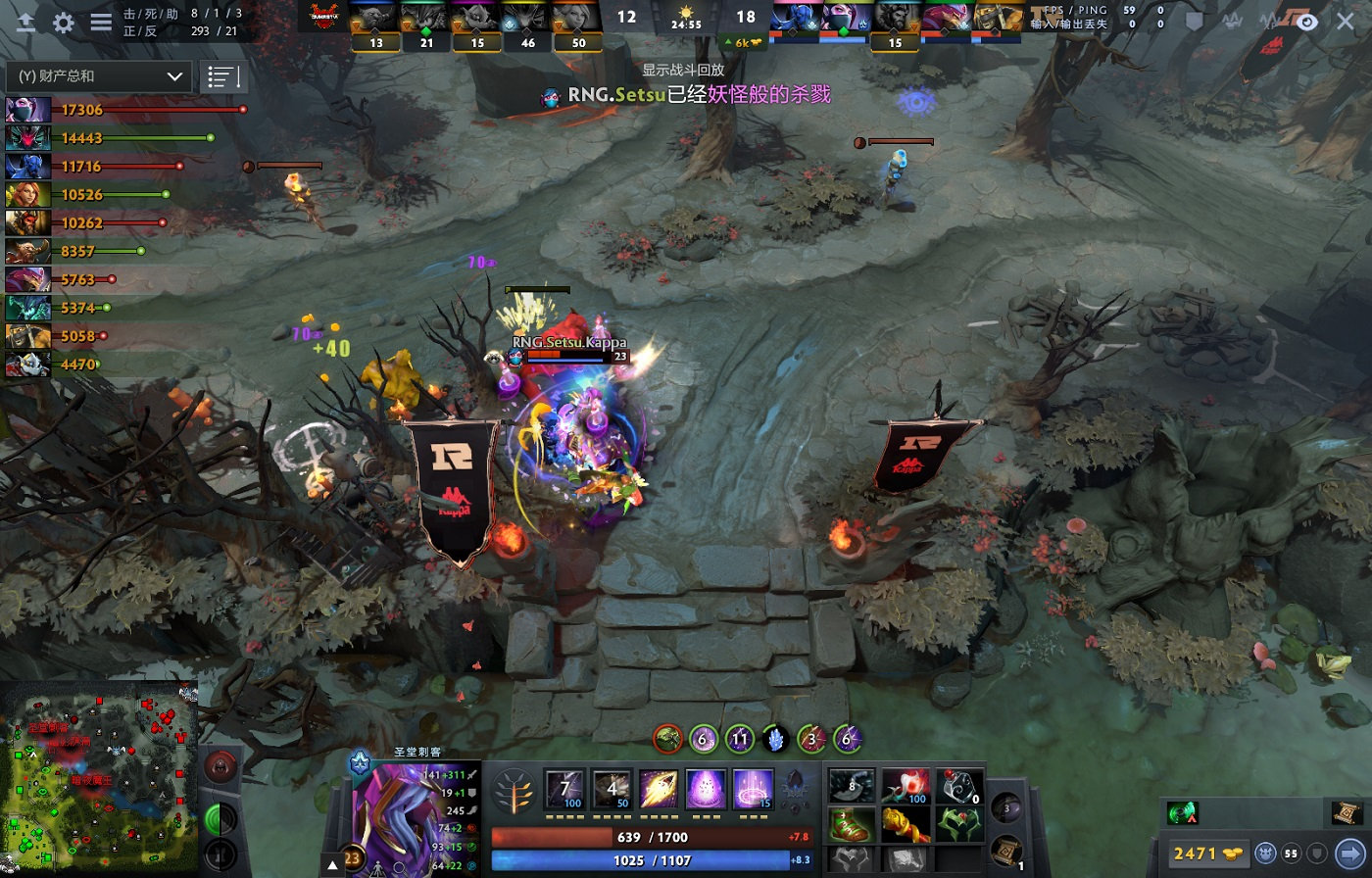Select the top net worth row showing 17306
1372x878 pixels.
pyautogui.click(x=125, y=110)
